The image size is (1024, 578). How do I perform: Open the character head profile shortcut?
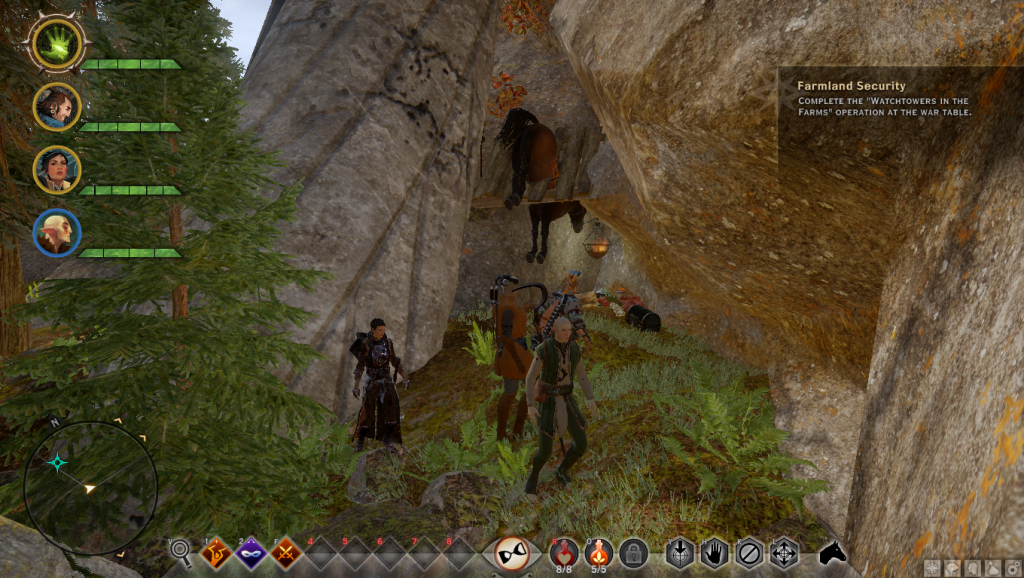pyautogui.click(x=971, y=569)
